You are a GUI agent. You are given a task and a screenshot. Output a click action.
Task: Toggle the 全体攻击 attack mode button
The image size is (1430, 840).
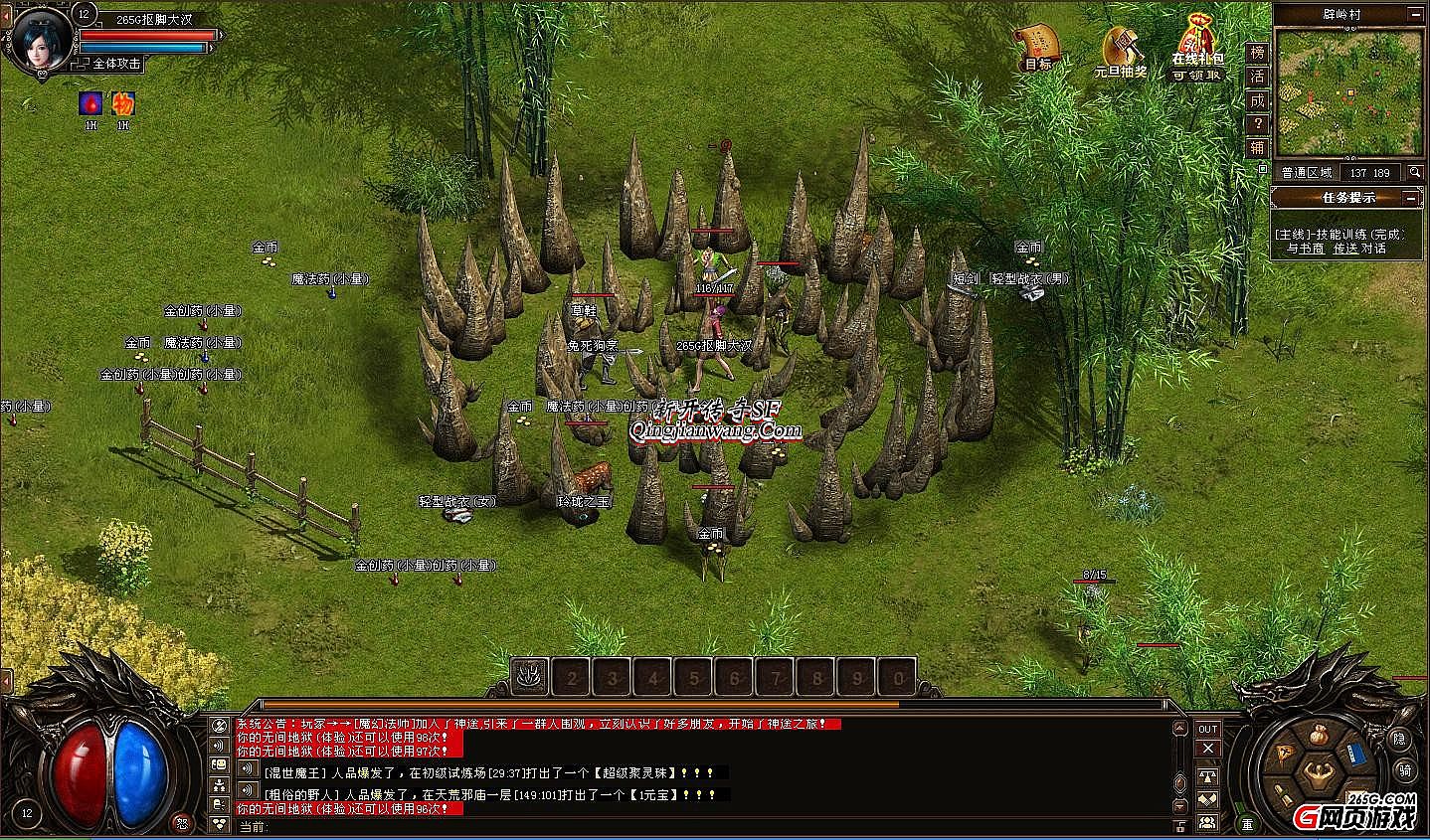[x=115, y=63]
